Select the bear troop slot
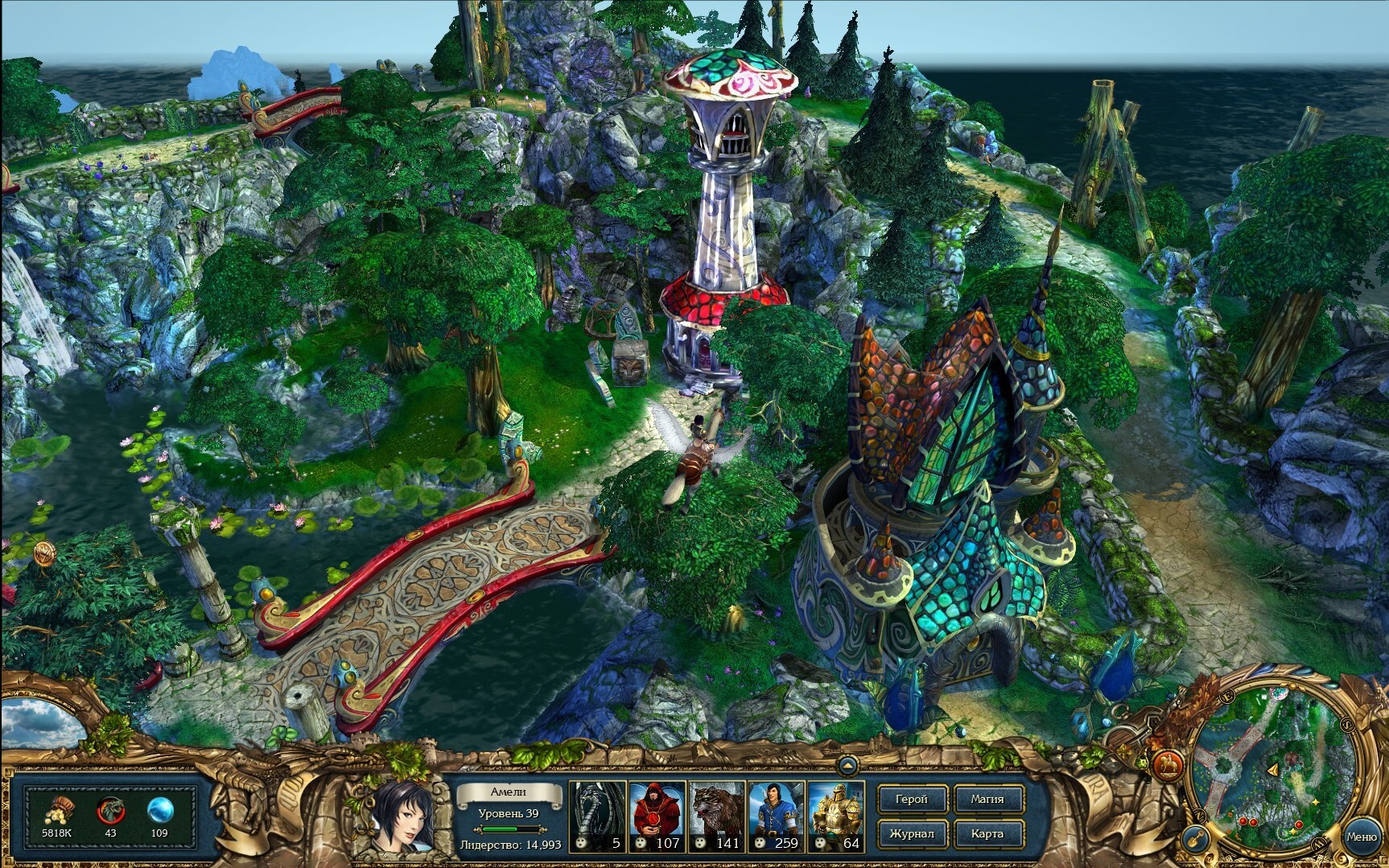1389x868 pixels. [x=716, y=816]
